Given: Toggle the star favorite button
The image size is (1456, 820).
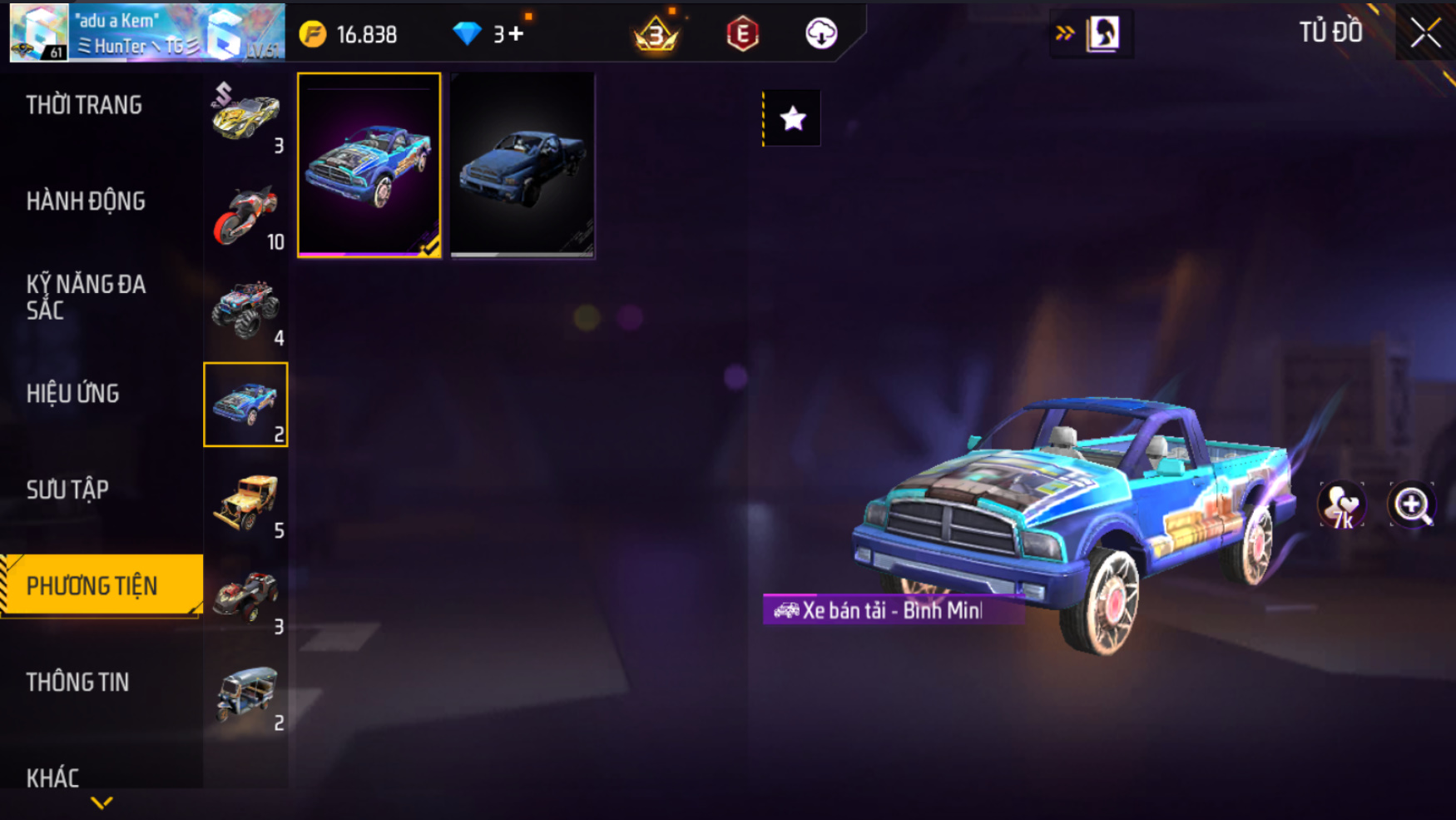Looking at the screenshot, I should click(x=792, y=119).
